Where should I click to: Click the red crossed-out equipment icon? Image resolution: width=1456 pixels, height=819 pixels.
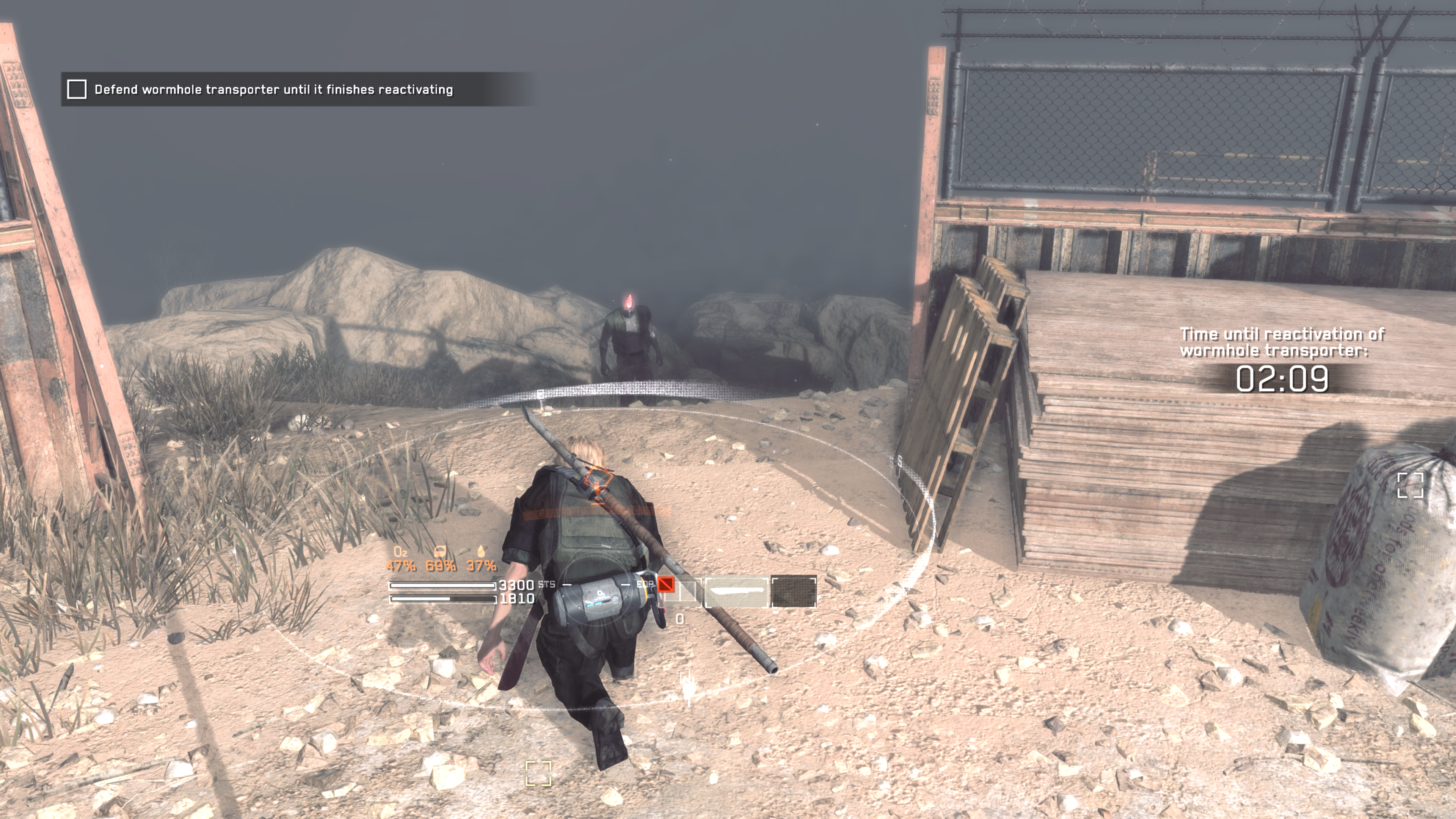click(x=666, y=584)
